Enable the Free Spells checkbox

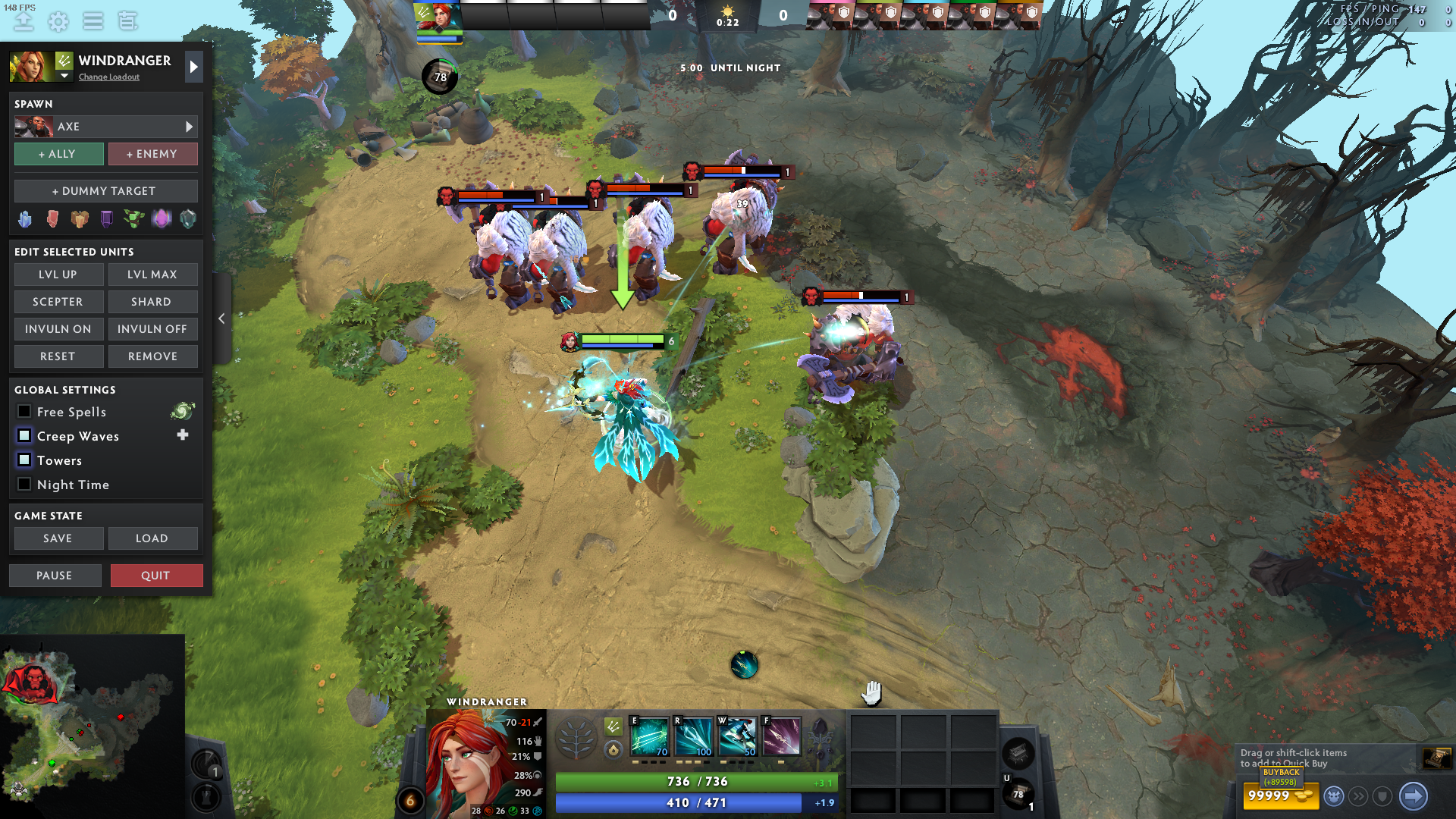point(24,412)
